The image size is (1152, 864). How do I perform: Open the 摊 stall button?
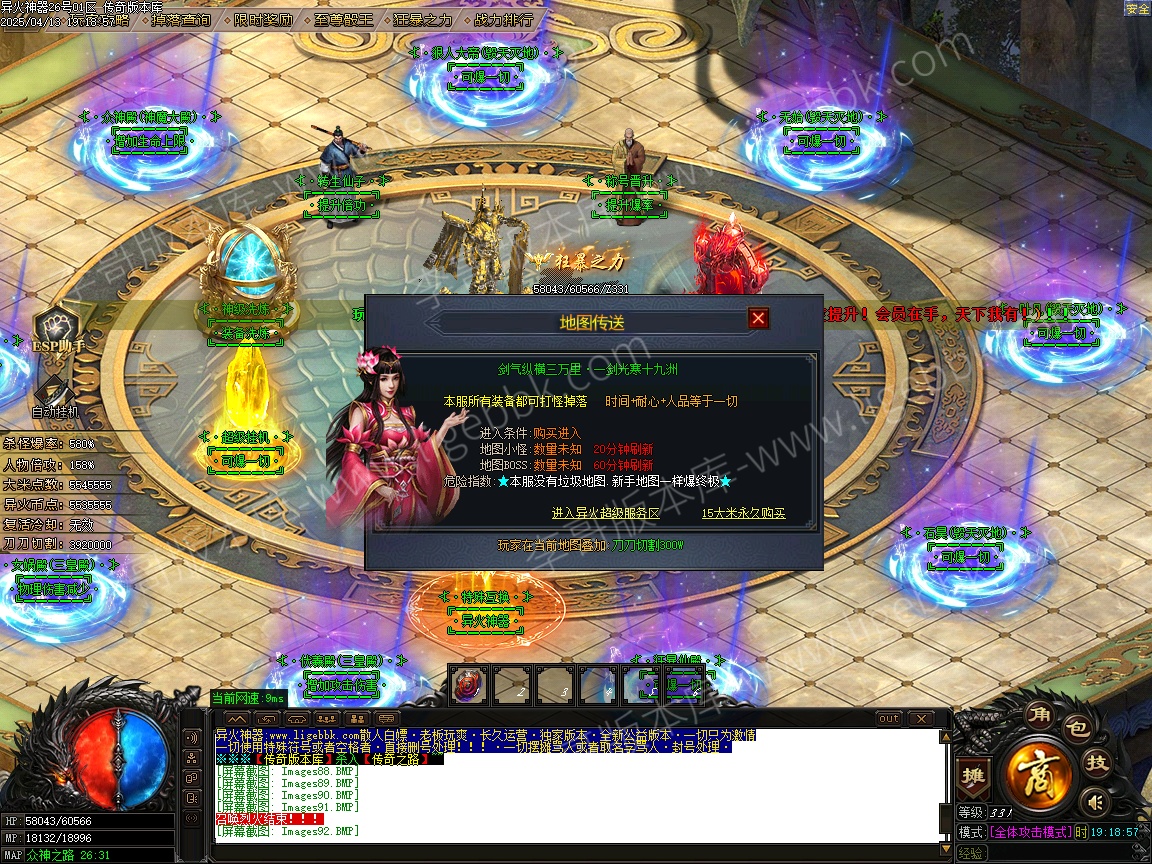click(x=973, y=777)
